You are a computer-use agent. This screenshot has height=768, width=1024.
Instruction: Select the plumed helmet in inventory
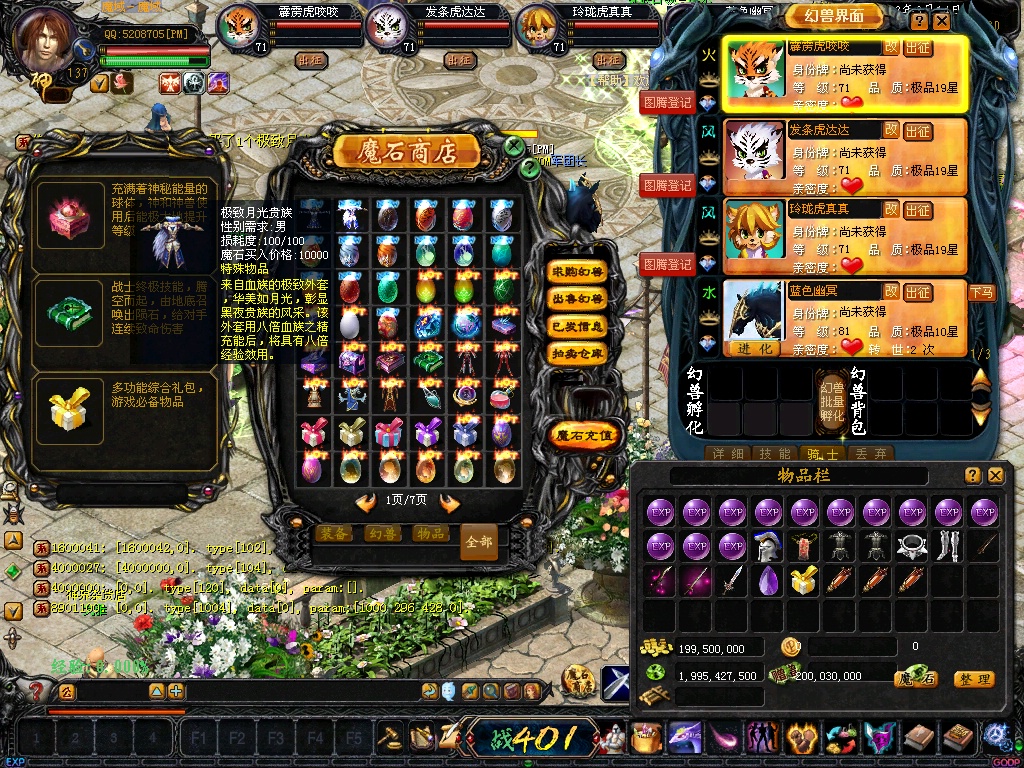point(768,546)
